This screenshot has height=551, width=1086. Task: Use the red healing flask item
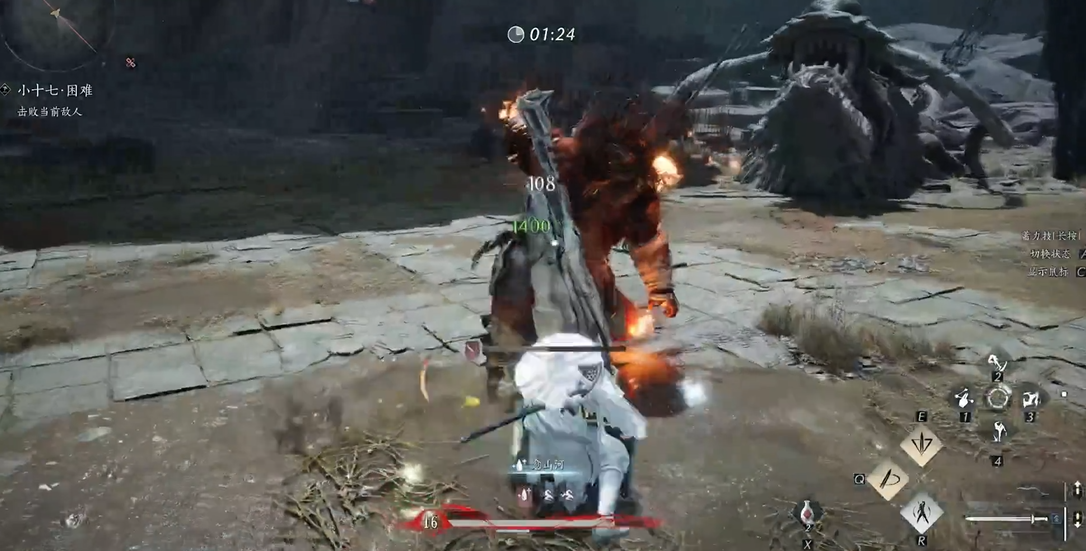click(808, 512)
